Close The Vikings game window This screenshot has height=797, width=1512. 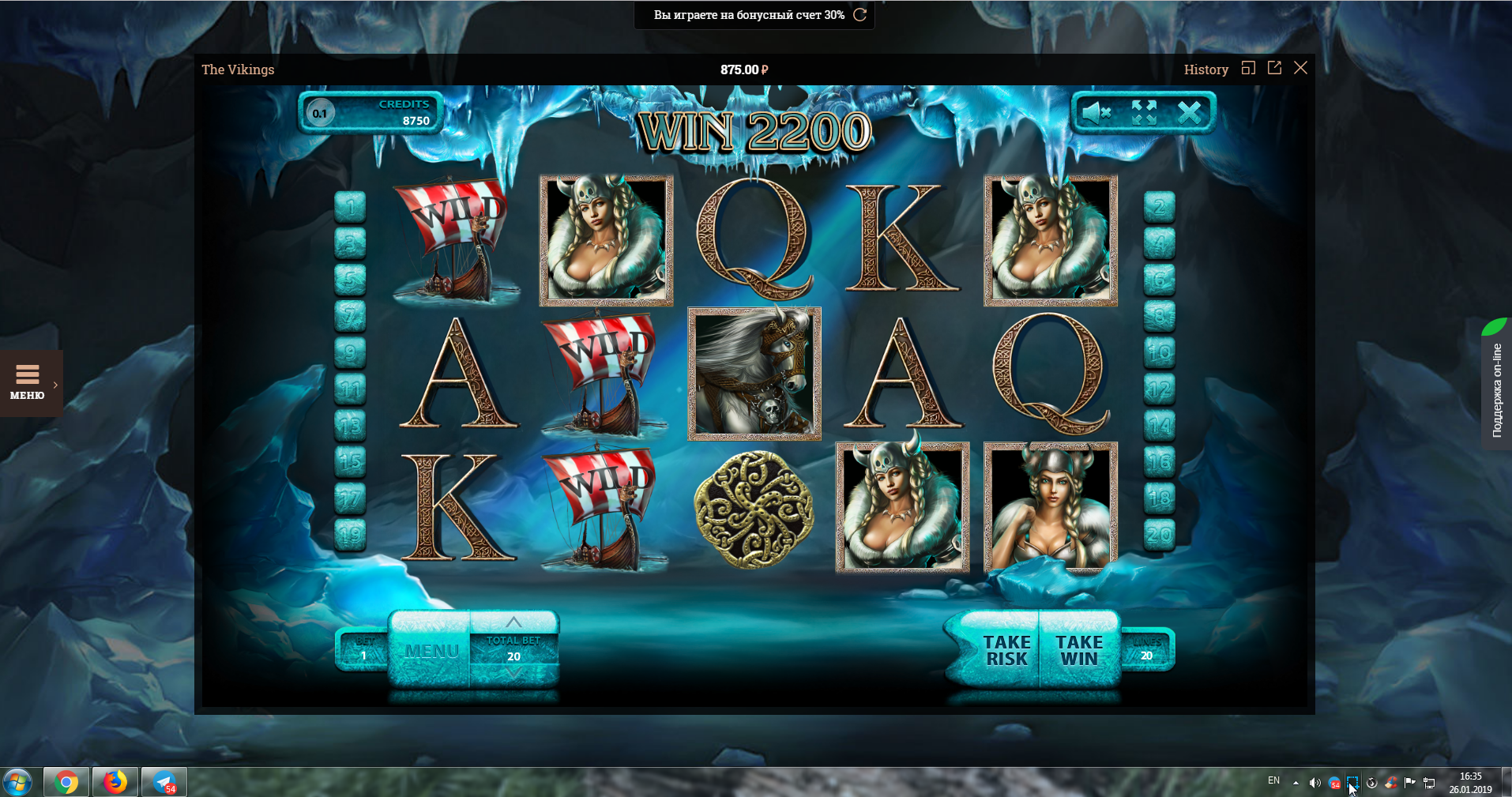1300,68
